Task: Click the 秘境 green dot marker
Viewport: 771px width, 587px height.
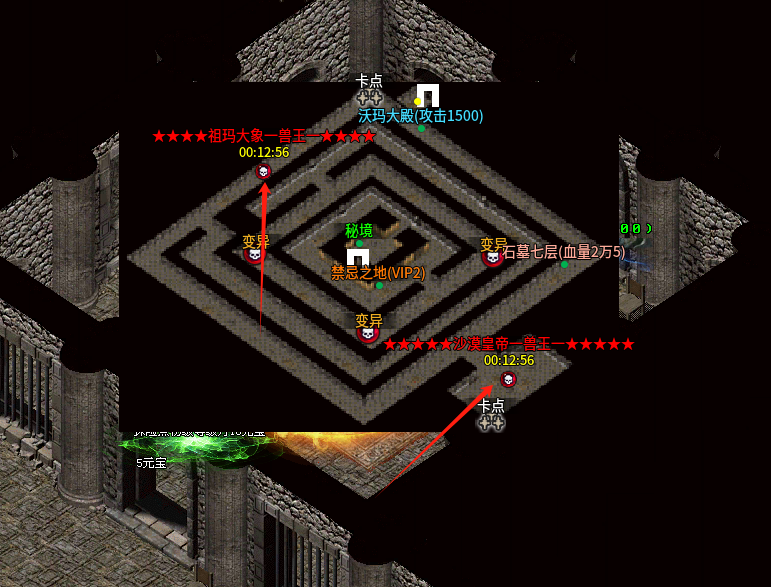Action: point(360,243)
